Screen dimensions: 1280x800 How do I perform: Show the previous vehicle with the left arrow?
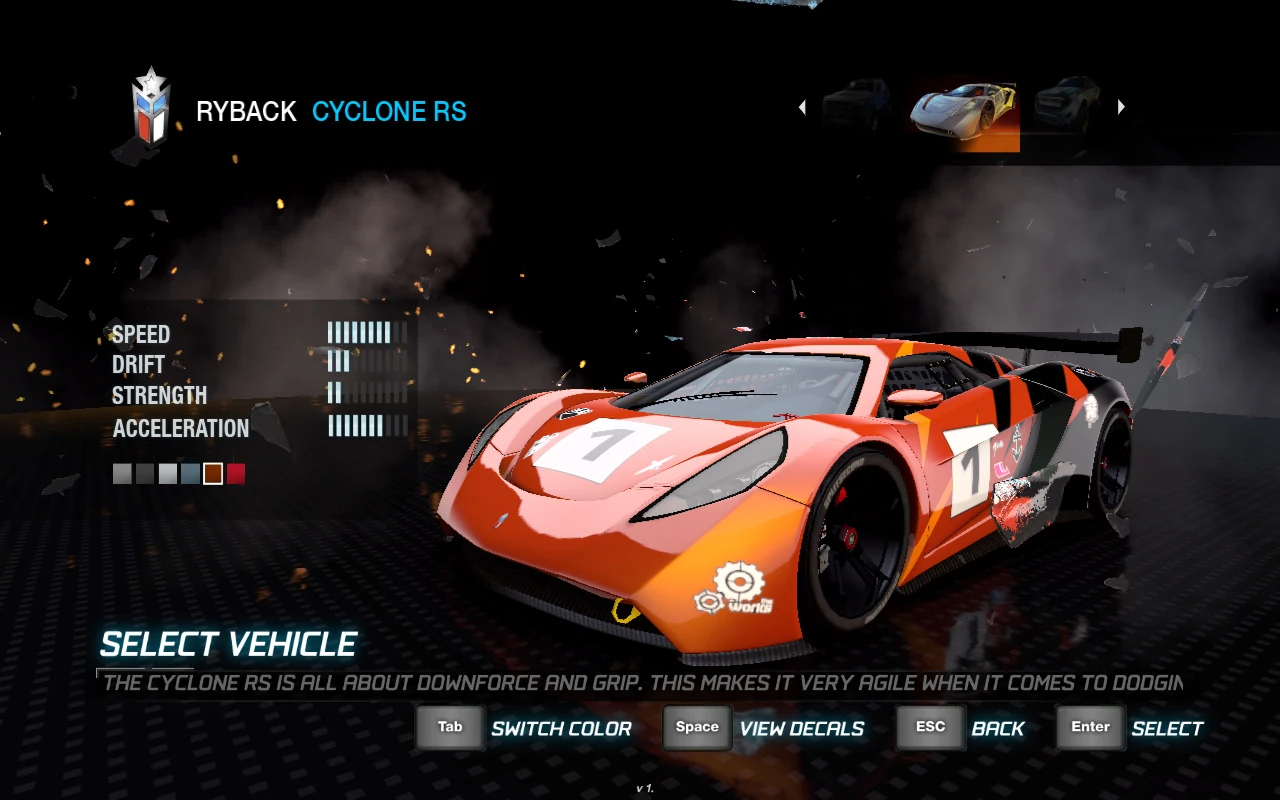[802, 107]
